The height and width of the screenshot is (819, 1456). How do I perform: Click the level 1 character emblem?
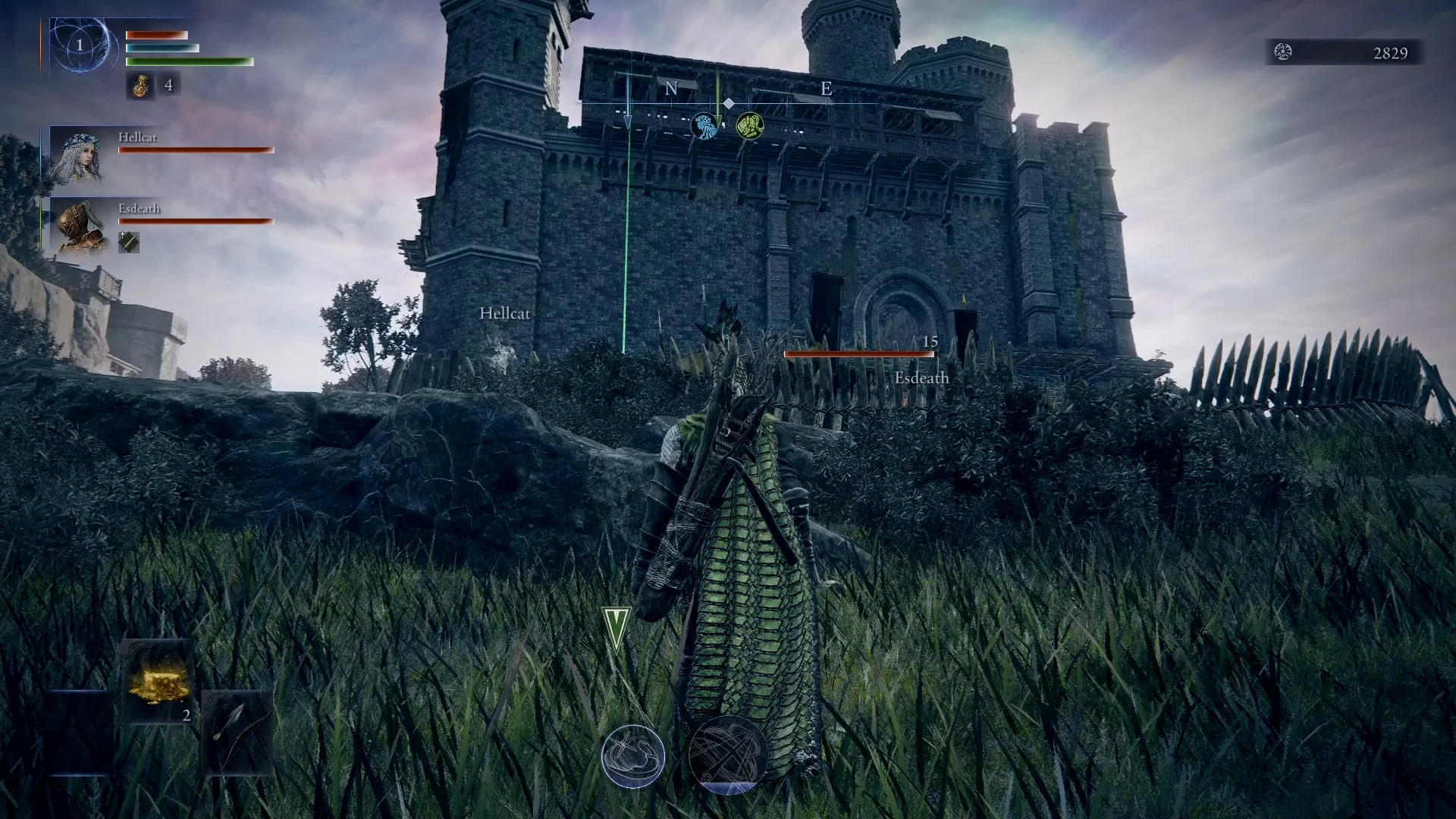(x=80, y=45)
